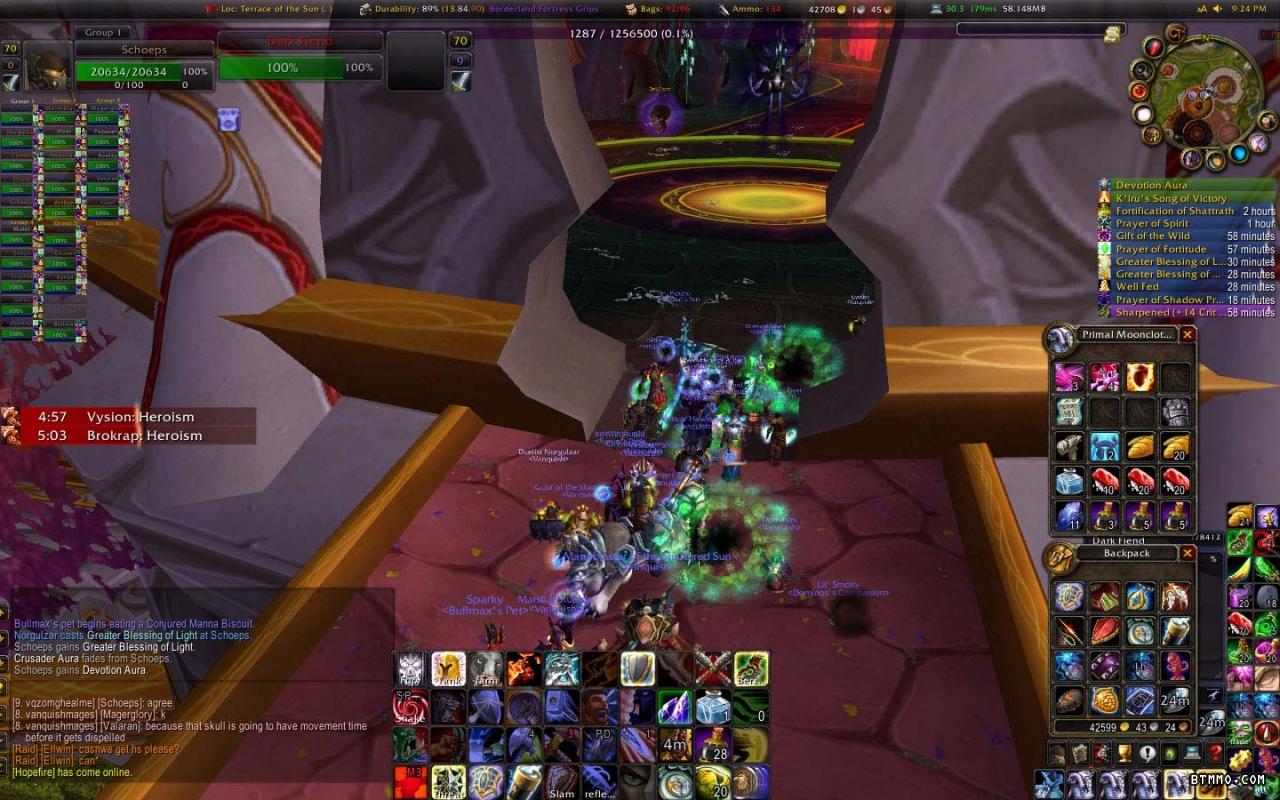Viewport: 1280px width, 800px height.
Task: Click the Brokrap Heroism cooldown timer bar
Action: (x=128, y=436)
